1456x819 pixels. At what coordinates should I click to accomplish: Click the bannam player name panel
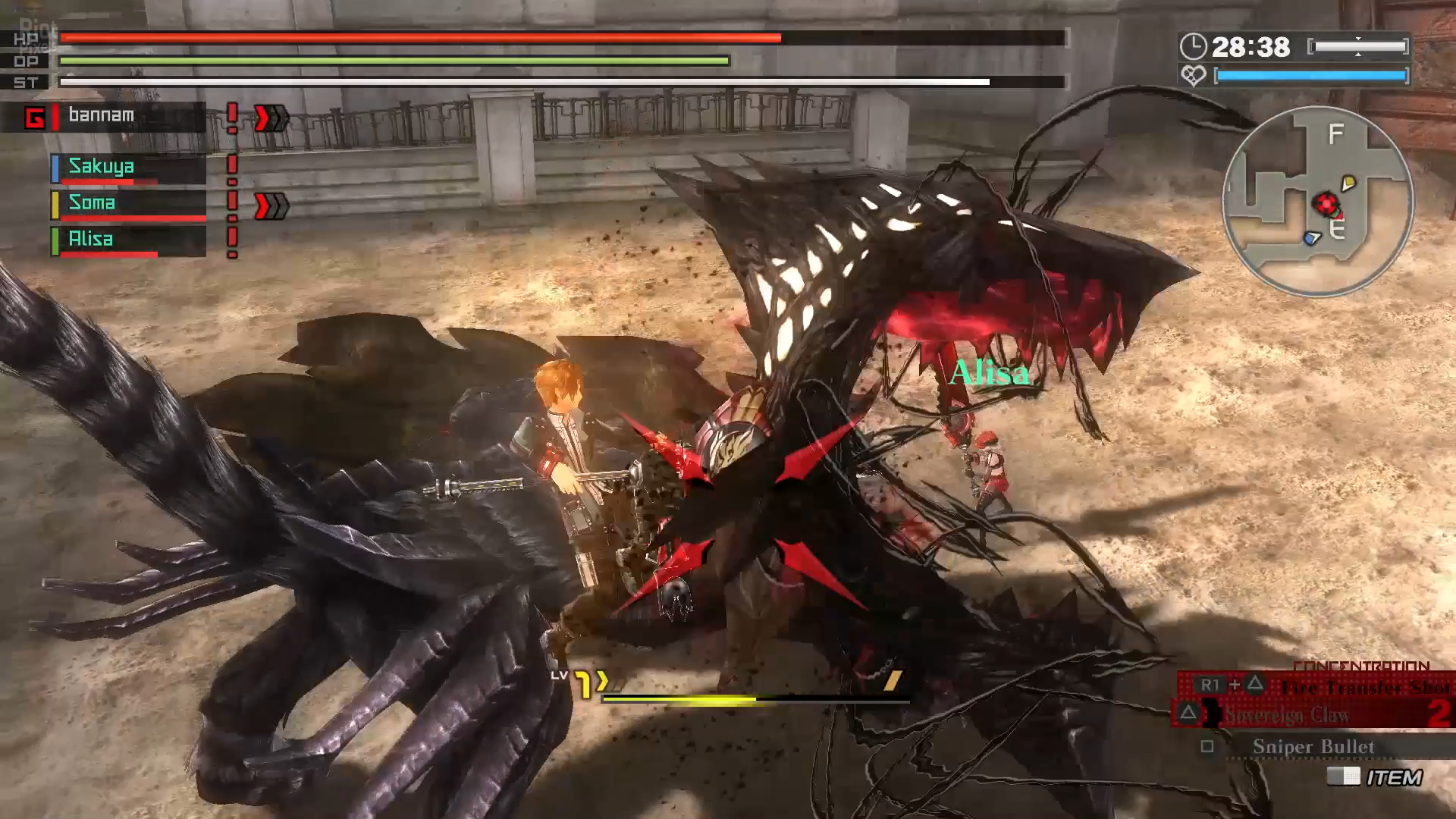pos(114,117)
